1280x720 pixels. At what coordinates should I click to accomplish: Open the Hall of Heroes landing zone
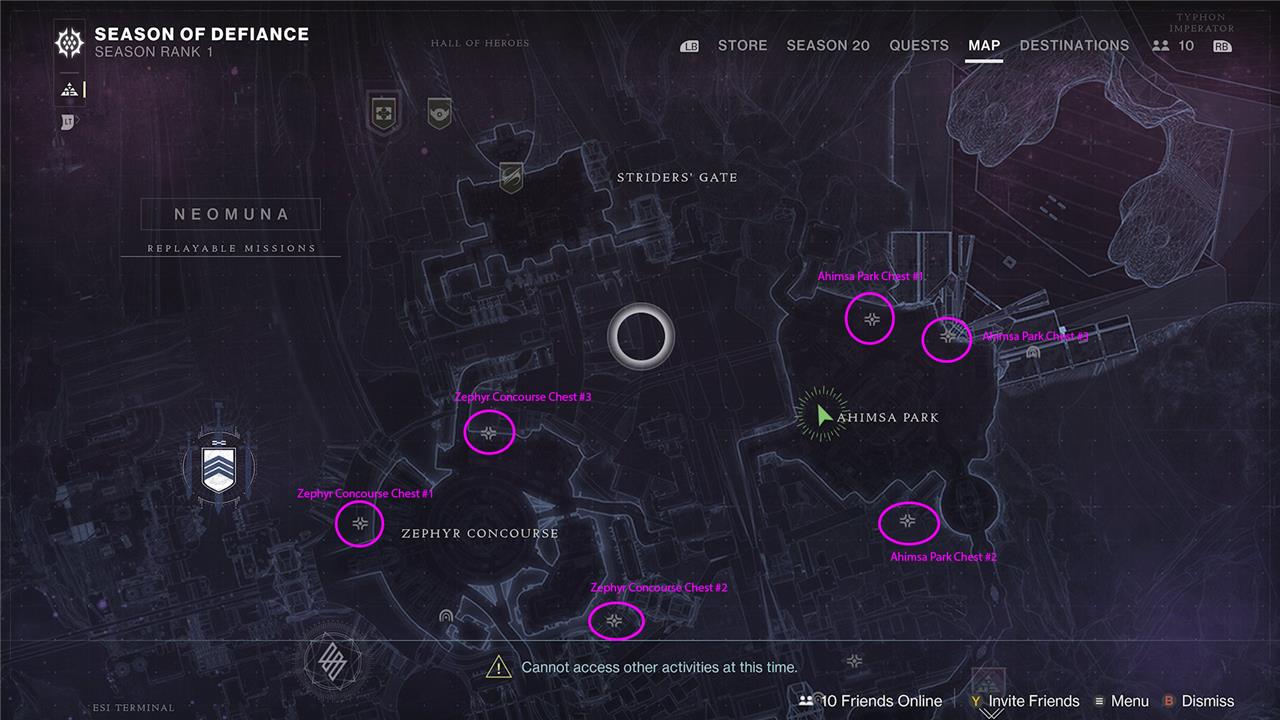coord(381,110)
